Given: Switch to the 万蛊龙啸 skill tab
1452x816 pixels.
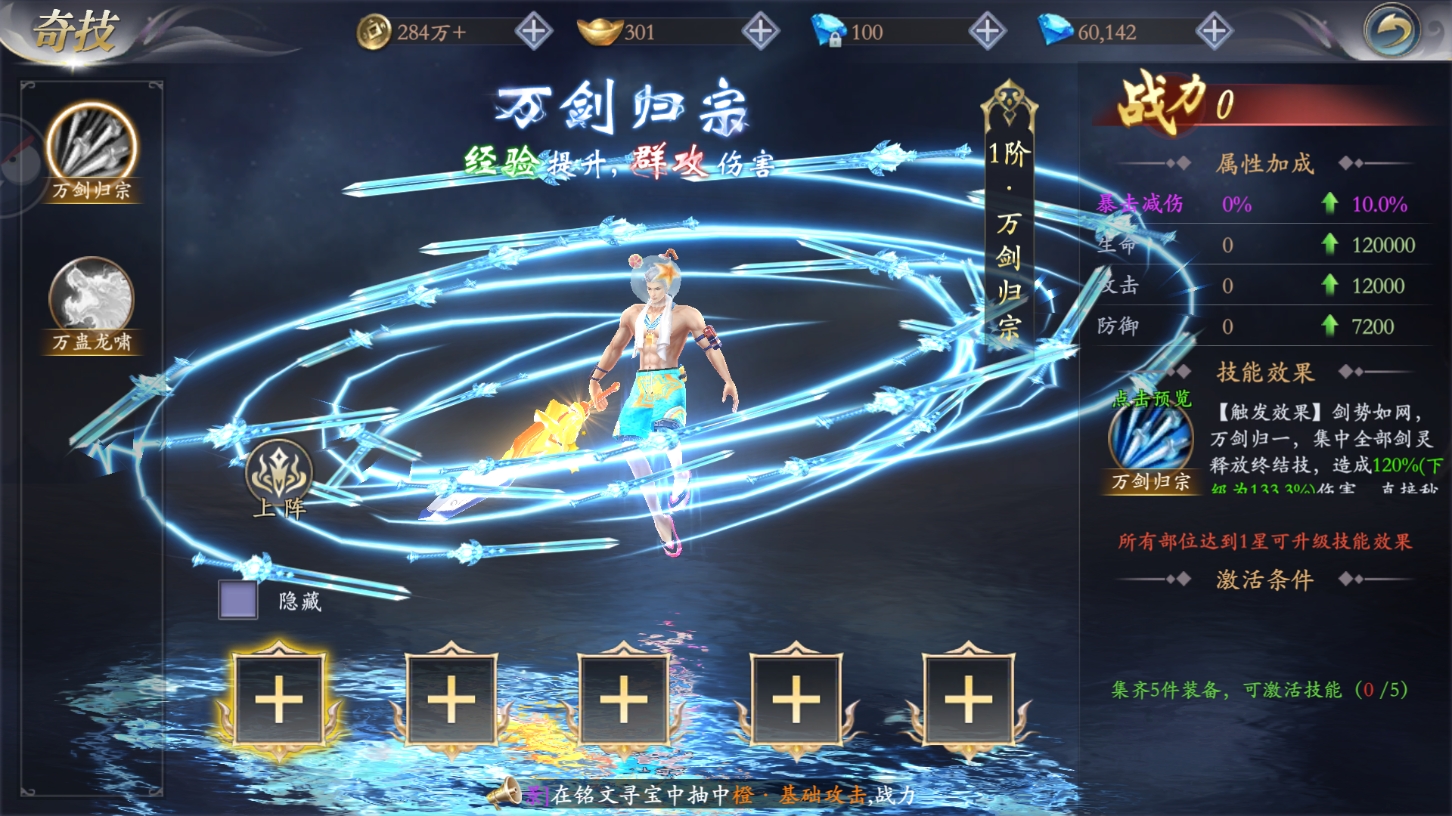Looking at the screenshot, I should coord(92,298).
